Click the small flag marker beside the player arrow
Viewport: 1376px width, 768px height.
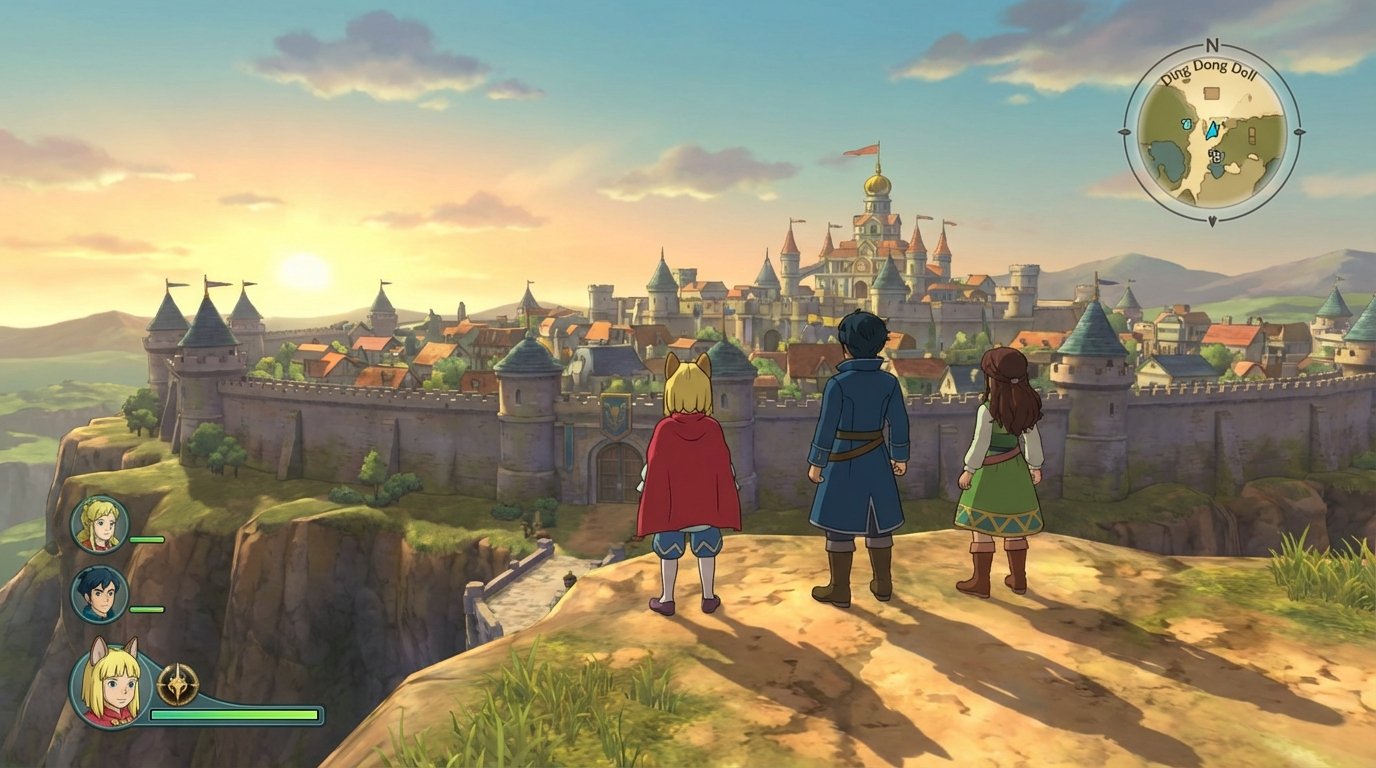tap(1222, 125)
